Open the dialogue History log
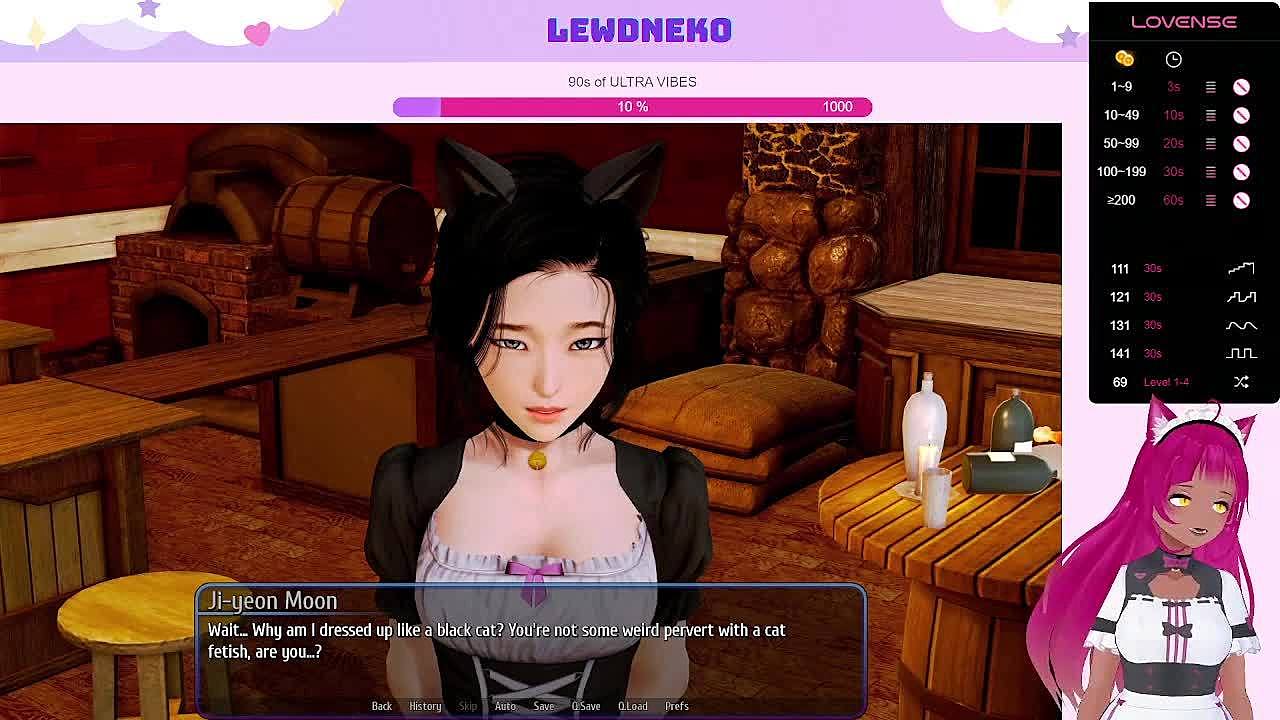1280x720 pixels. tap(425, 706)
